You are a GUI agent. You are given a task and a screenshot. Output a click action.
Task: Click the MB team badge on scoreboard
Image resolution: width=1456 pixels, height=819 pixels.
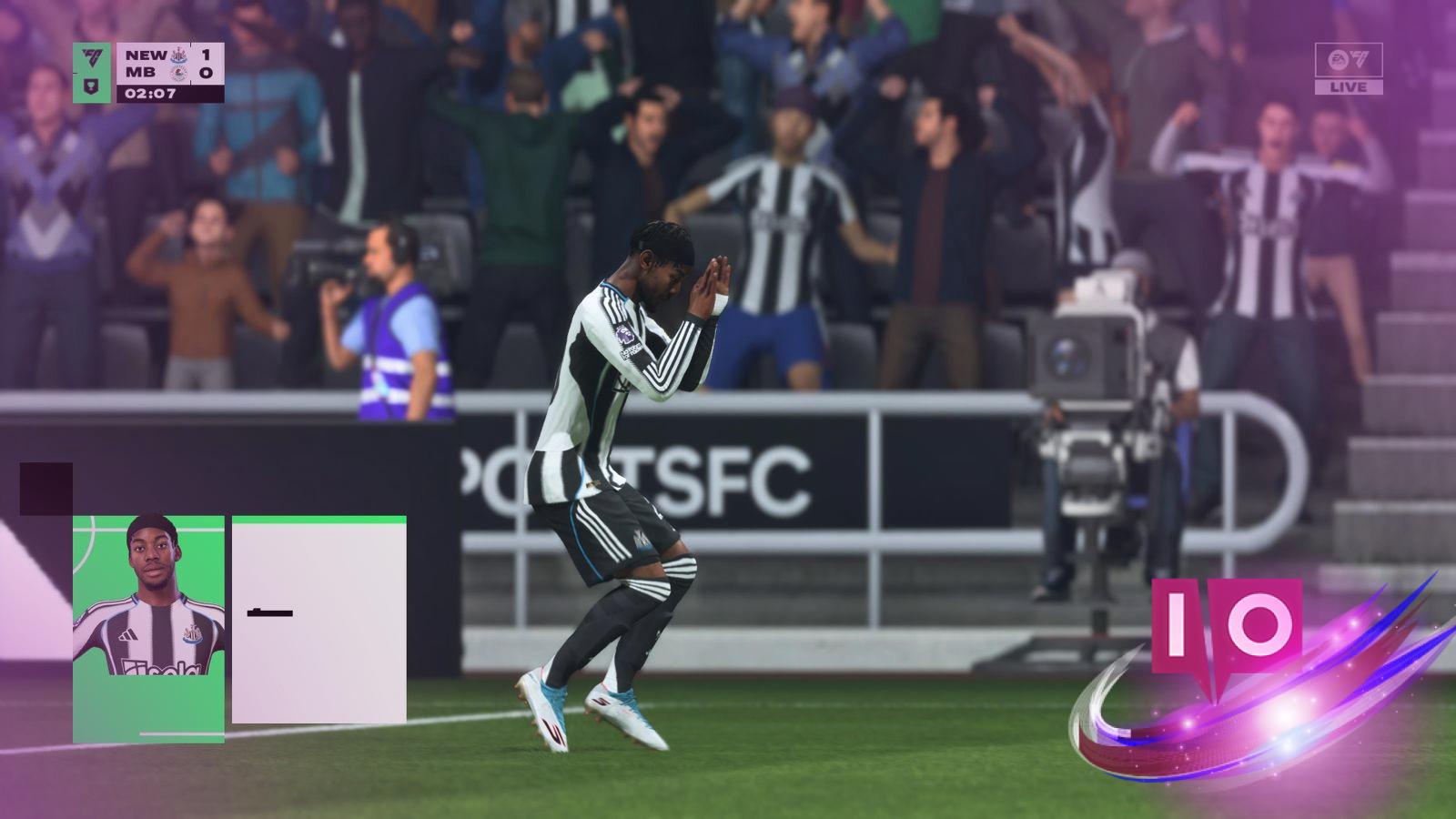(180, 74)
